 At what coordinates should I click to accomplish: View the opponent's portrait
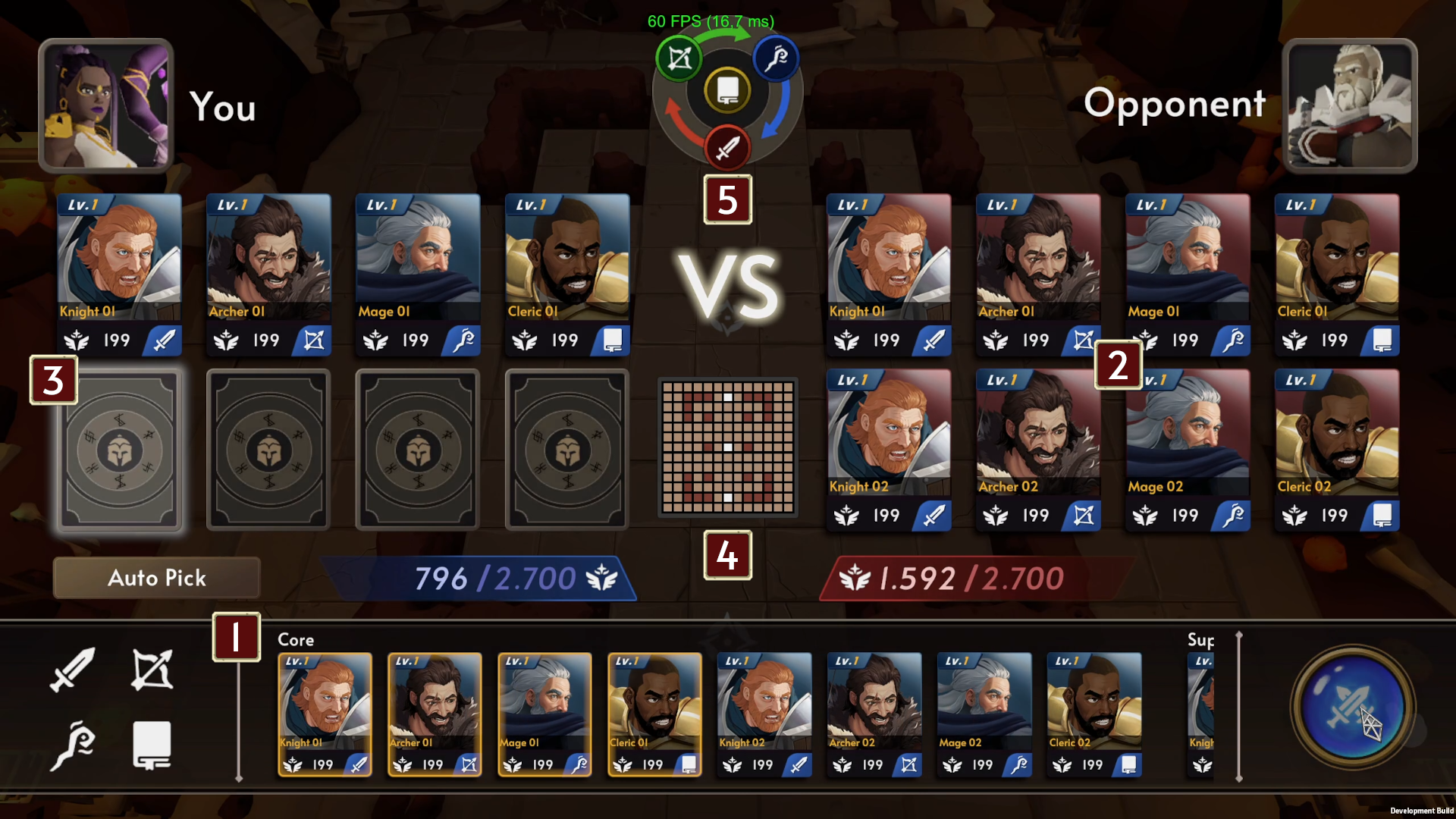(1349, 105)
